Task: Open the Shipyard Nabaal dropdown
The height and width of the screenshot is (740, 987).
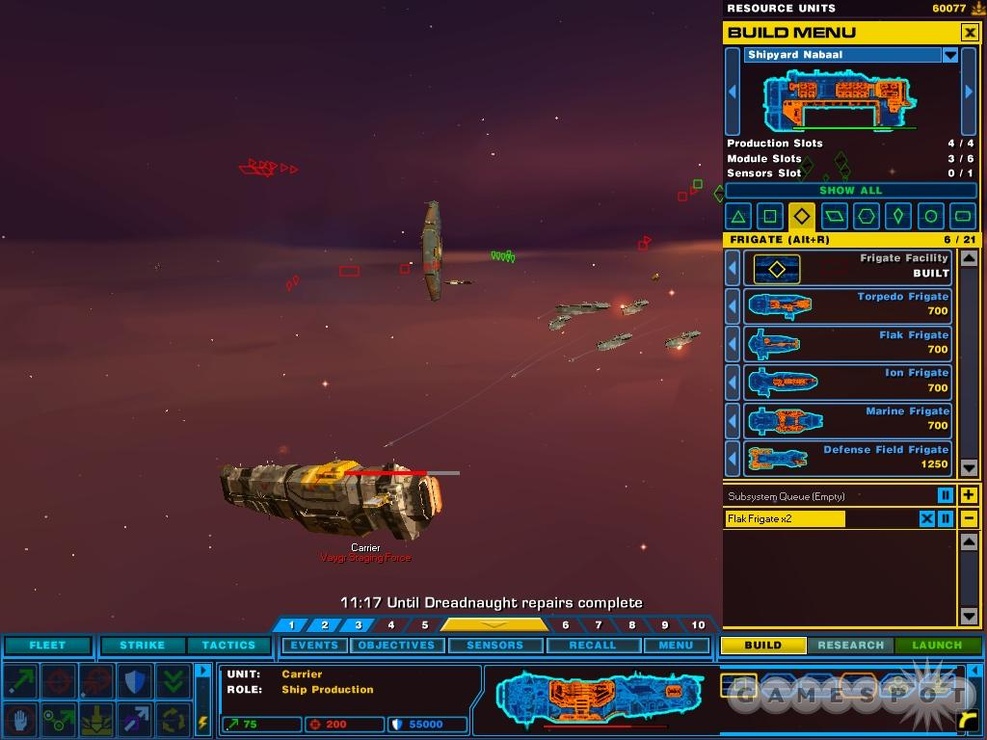Action: tap(950, 55)
